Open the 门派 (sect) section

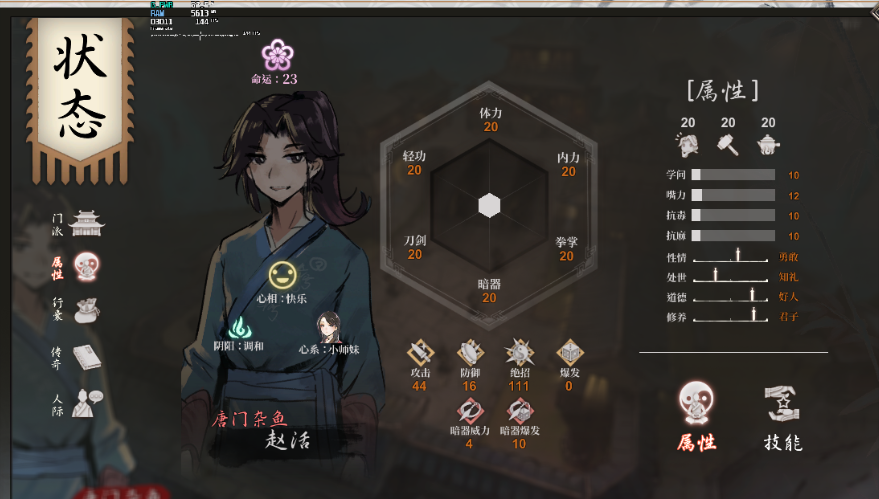tap(86, 223)
